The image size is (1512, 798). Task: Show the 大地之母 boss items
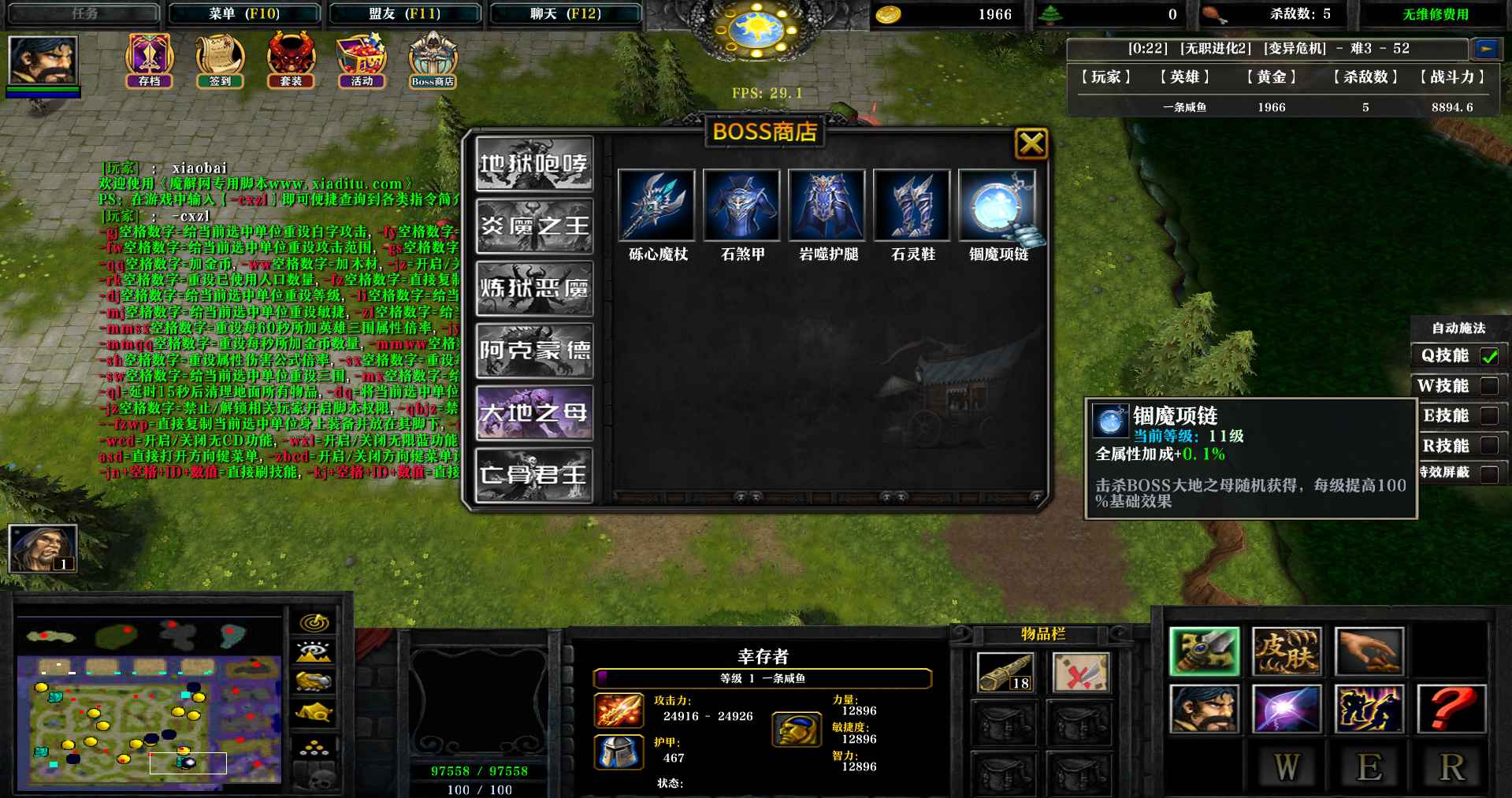click(x=534, y=413)
